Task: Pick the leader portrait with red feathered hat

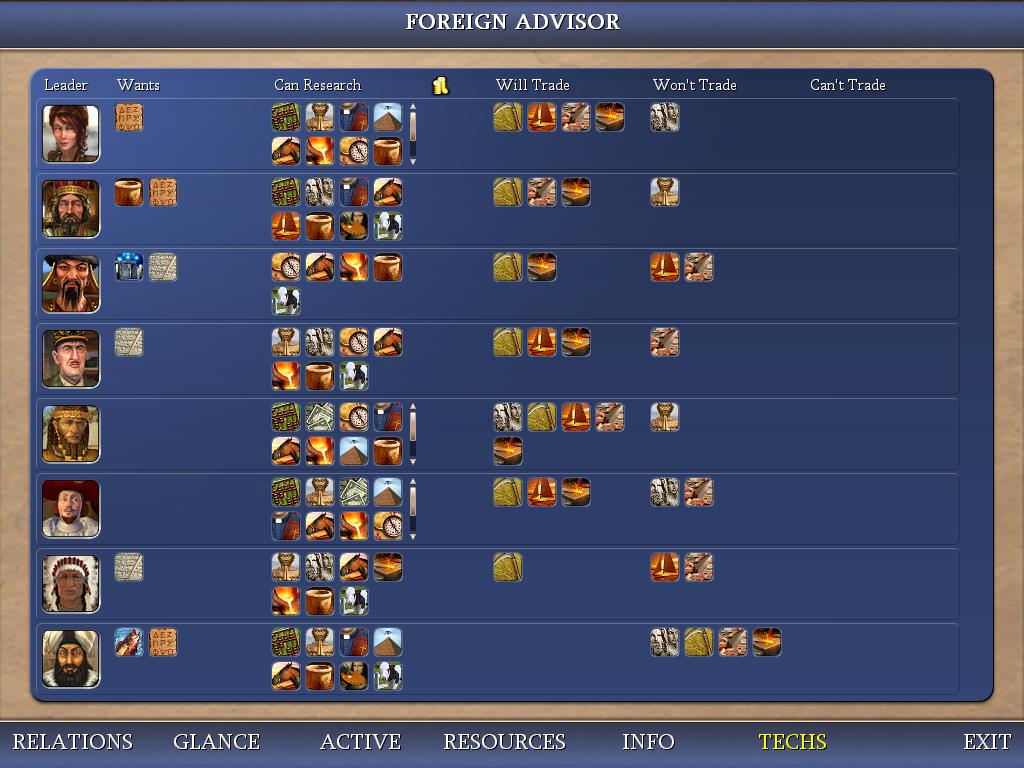Action: pos(71,509)
